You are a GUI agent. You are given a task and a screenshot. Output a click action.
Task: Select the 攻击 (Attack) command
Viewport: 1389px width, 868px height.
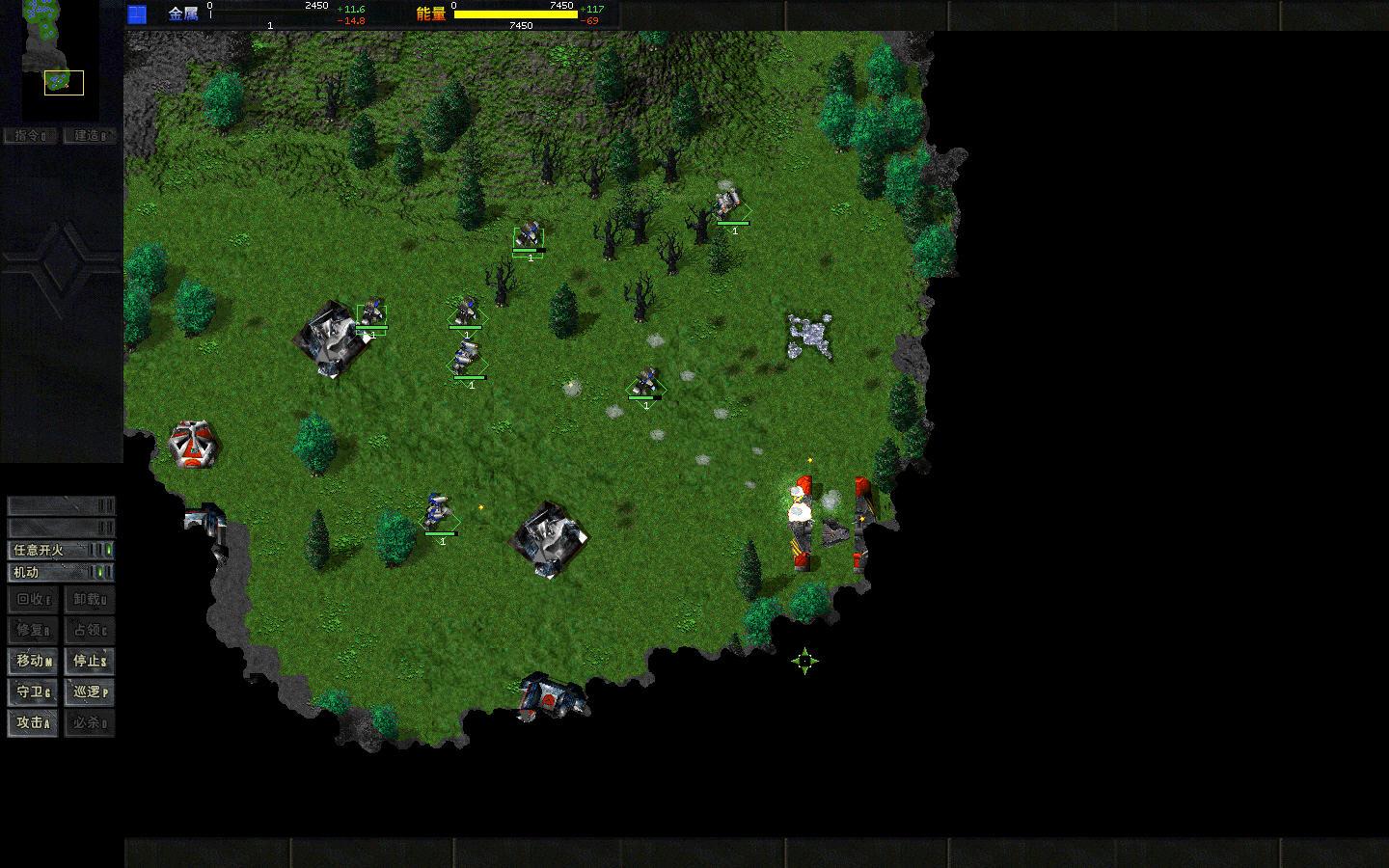(33, 722)
